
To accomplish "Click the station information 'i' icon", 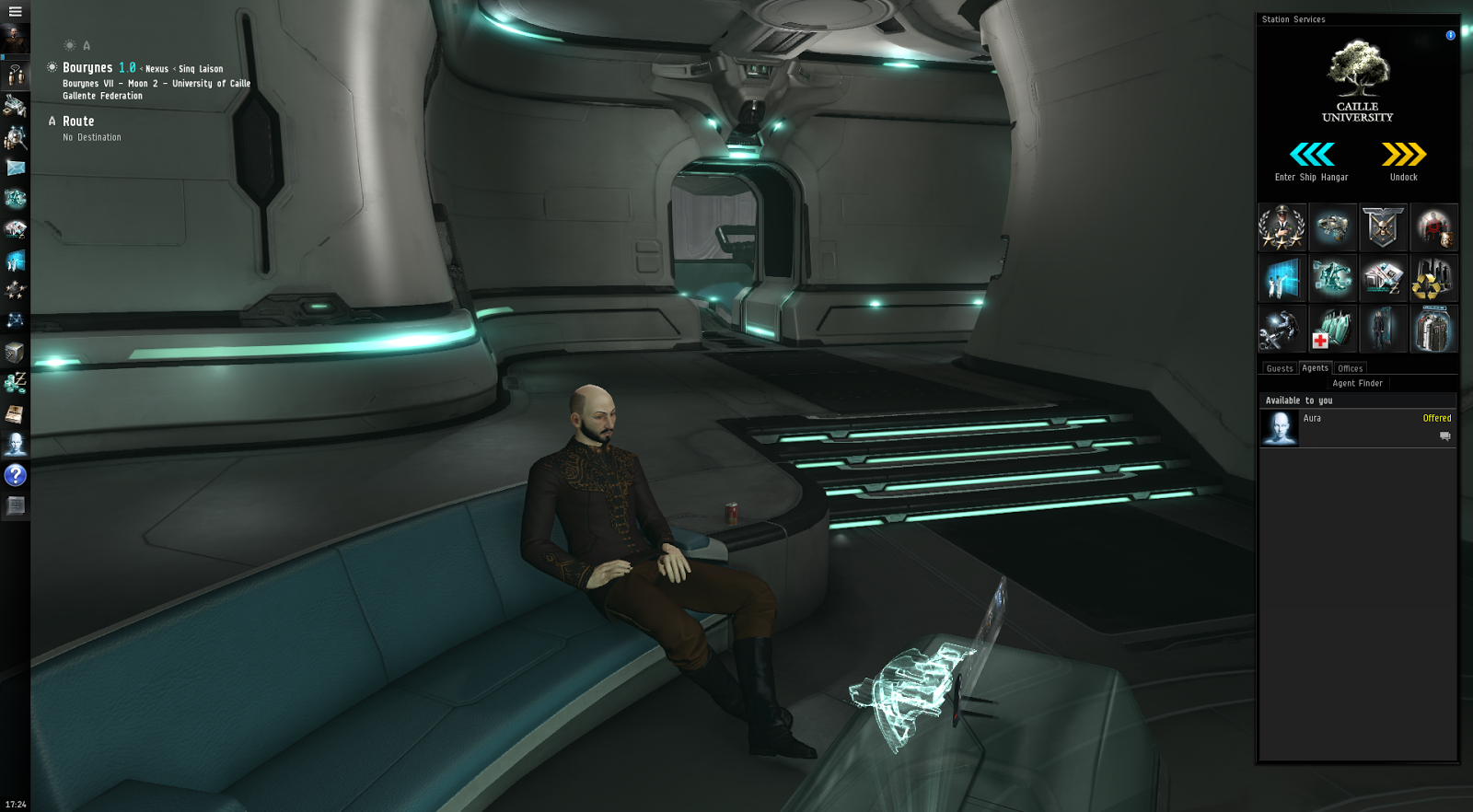I will coord(1450,36).
